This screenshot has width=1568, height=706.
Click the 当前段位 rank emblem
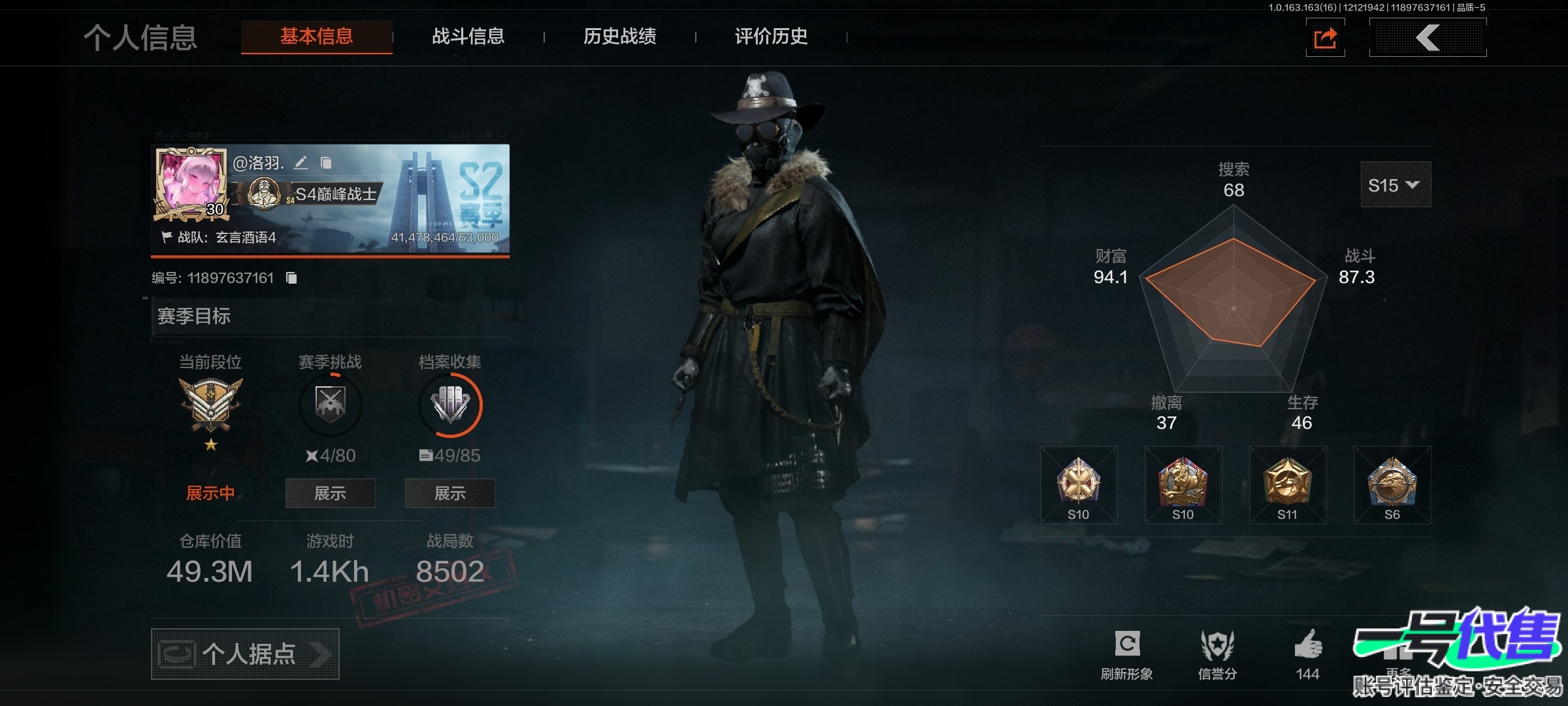[210, 405]
